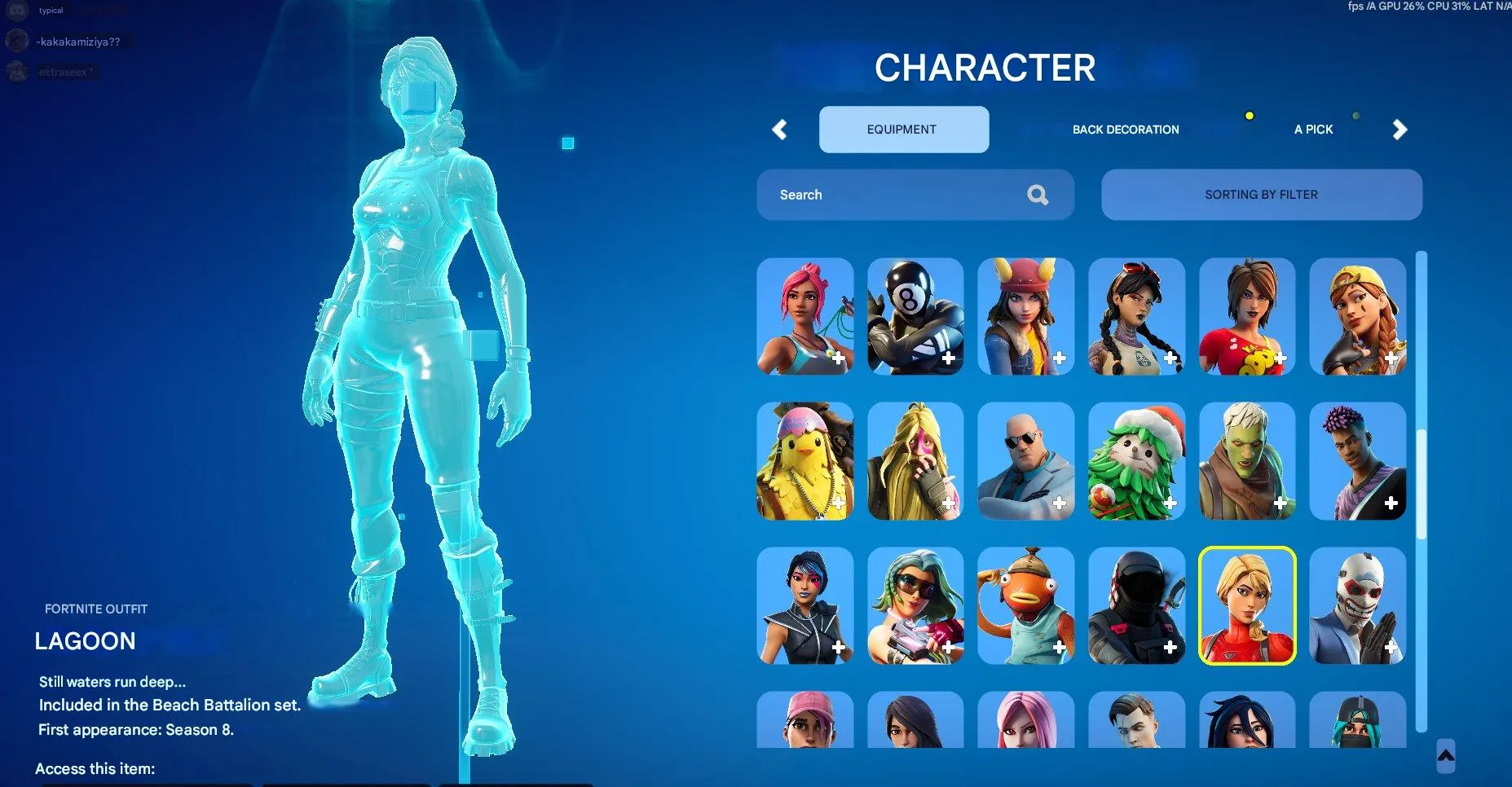Click the right chevron to next category
Viewport: 1512px width, 787px height.
coord(1399,130)
